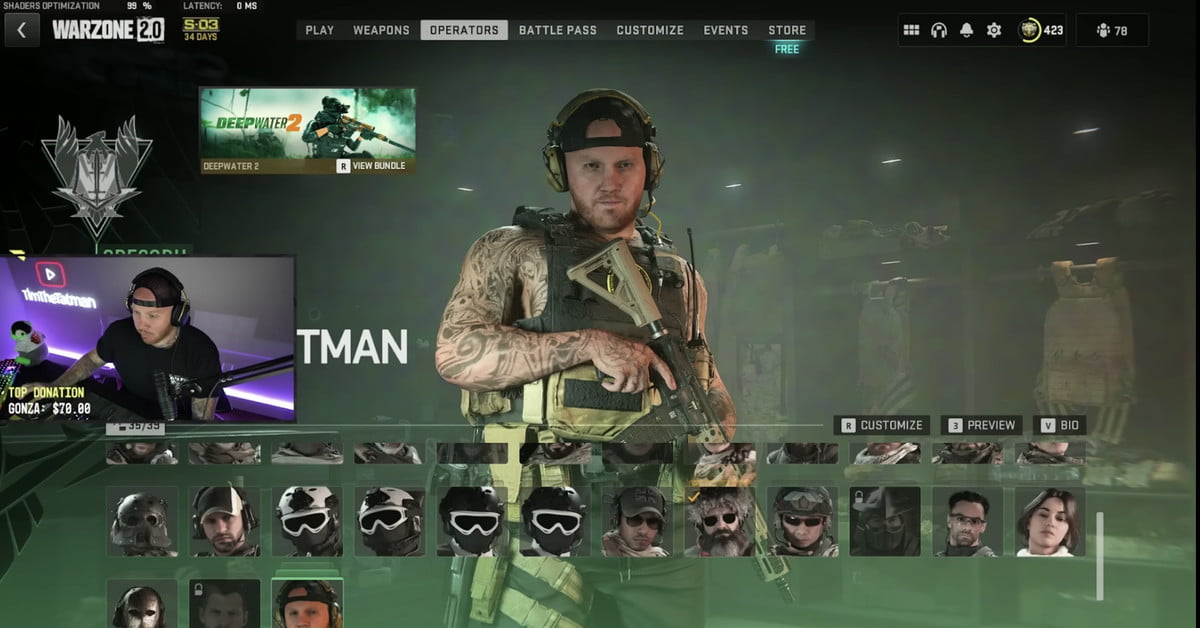Screen dimensions: 1200x628
Task: Open settings with the gear icon
Action: point(993,30)
